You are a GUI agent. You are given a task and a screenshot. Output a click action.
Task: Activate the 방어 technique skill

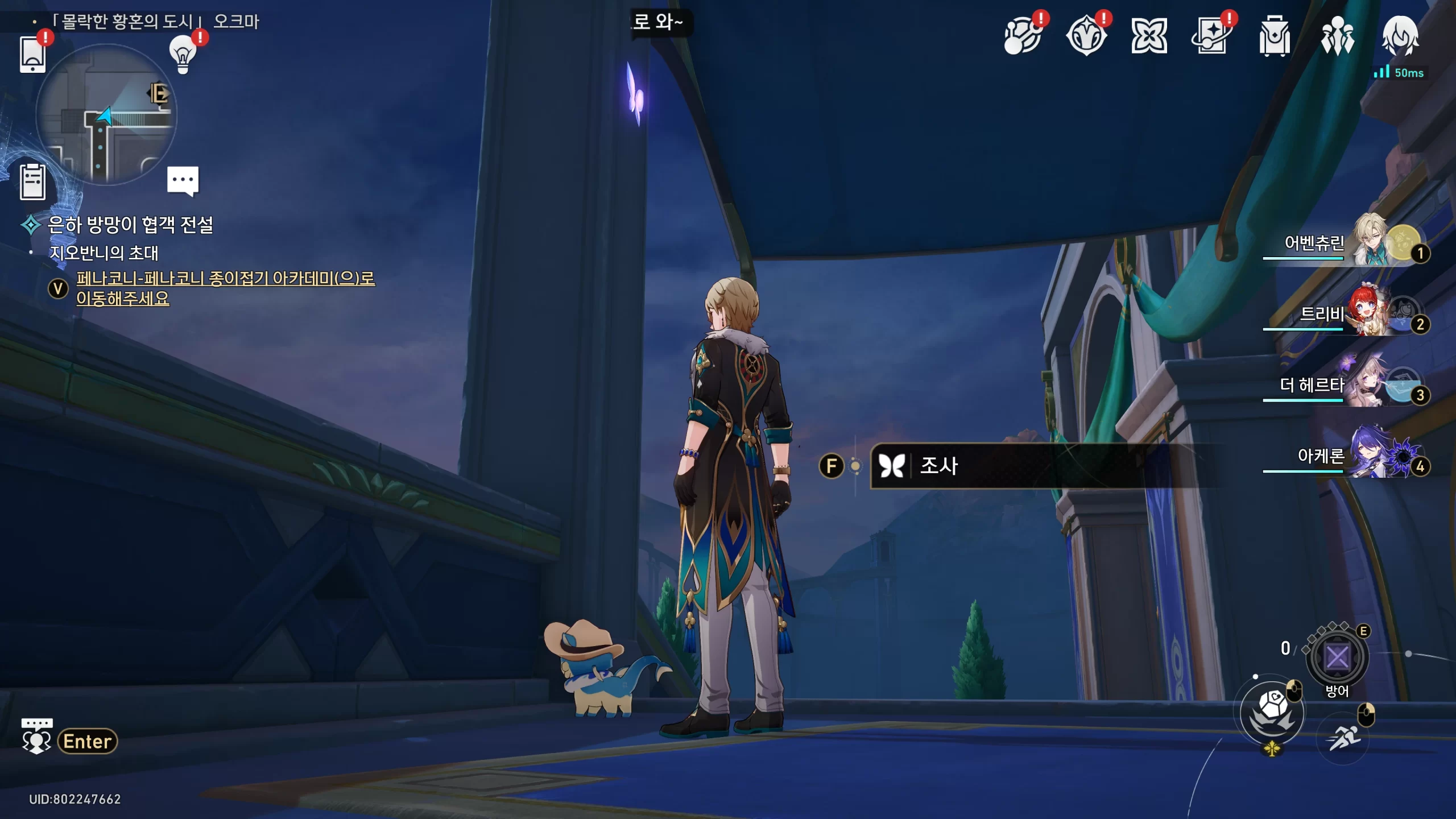pos(1337,657)
